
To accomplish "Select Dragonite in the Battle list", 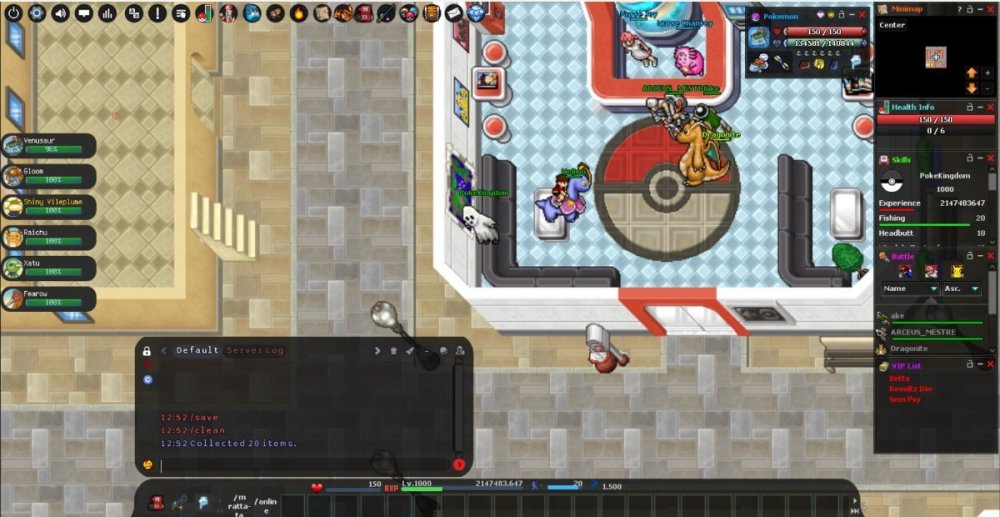I will tap(910, 349).
